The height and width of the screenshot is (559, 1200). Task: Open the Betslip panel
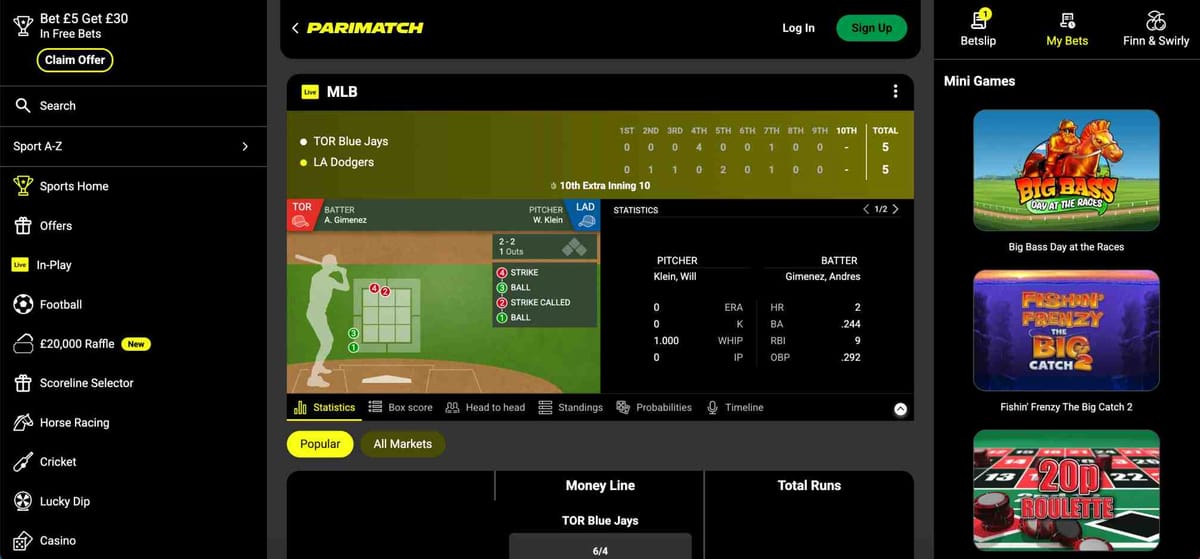click(x=977, y=28)
